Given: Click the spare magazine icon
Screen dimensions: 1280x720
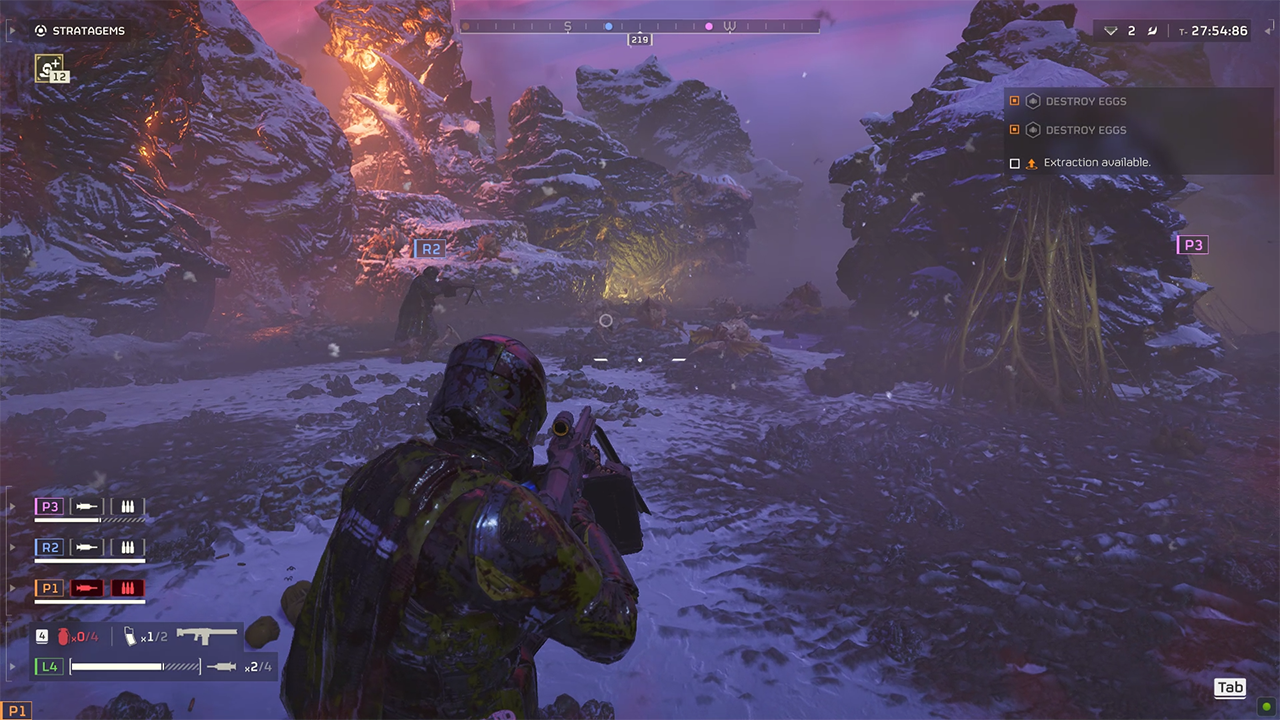Looking at the screenshot, I should click(130, 636).
